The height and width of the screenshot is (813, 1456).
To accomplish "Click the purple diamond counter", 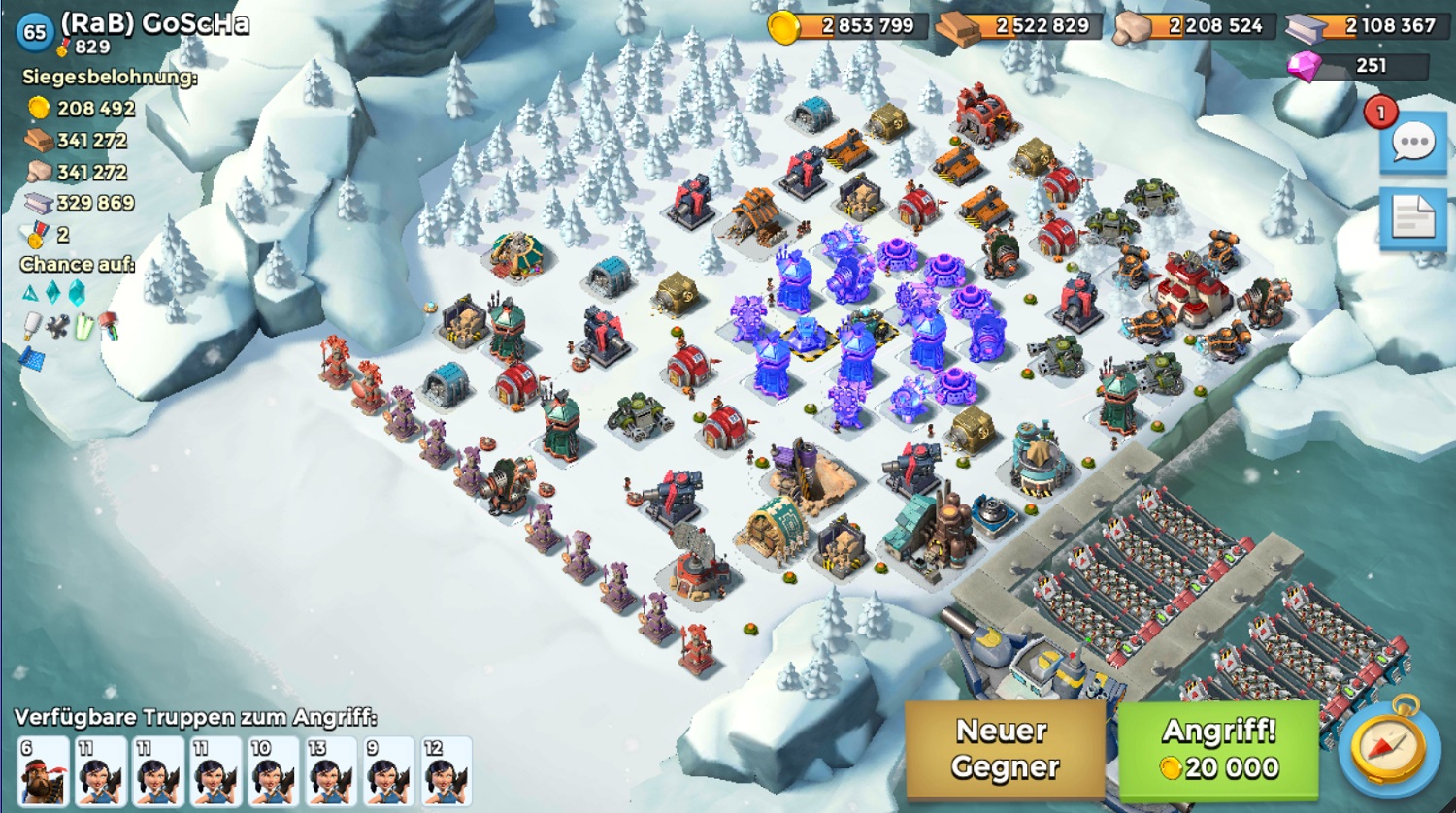I will pyautogui.click(x=1358, y=66).
